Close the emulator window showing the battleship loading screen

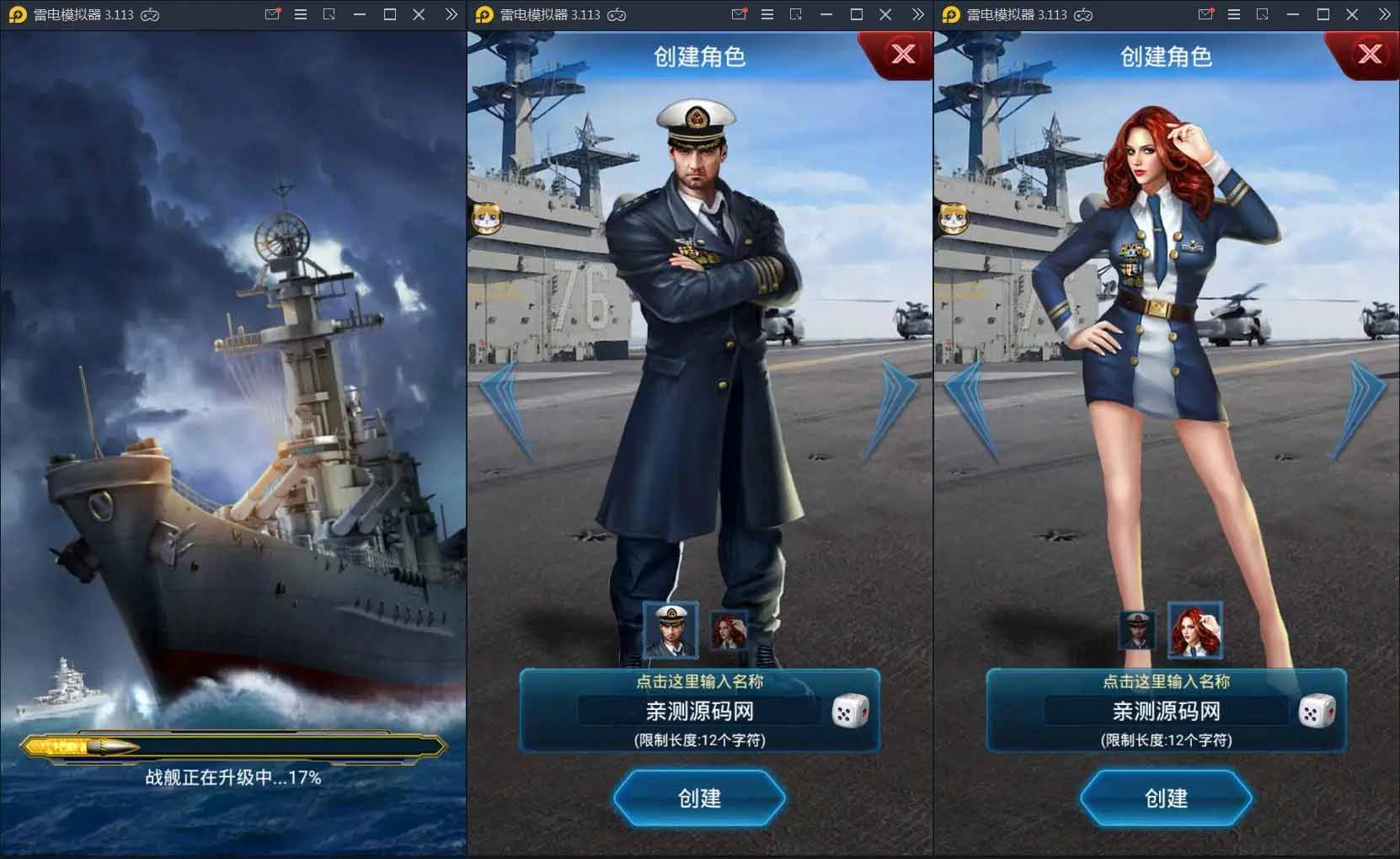coord(419,14)
